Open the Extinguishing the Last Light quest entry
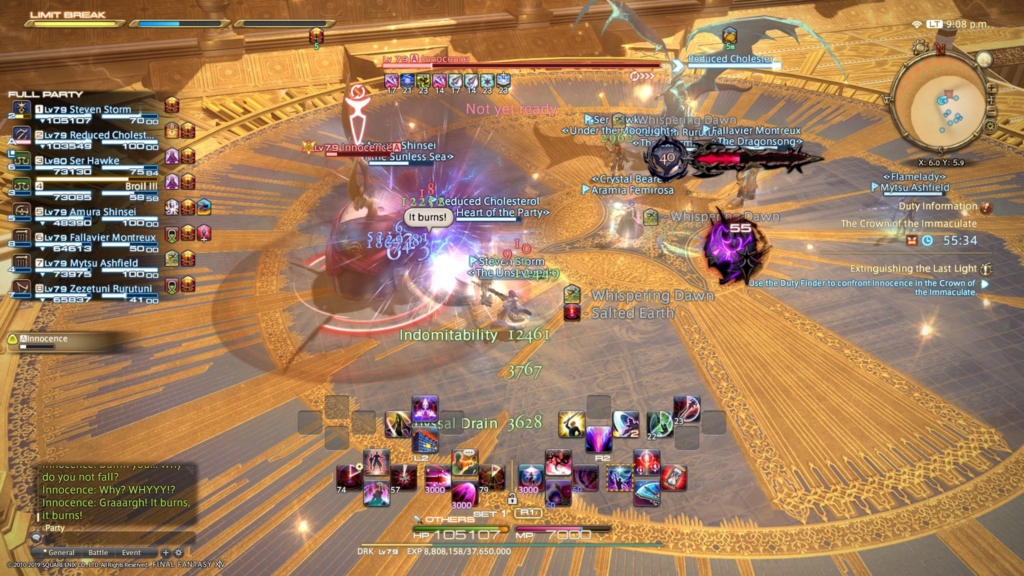Viewport: 1024px width, 576px height. point(915,269)
